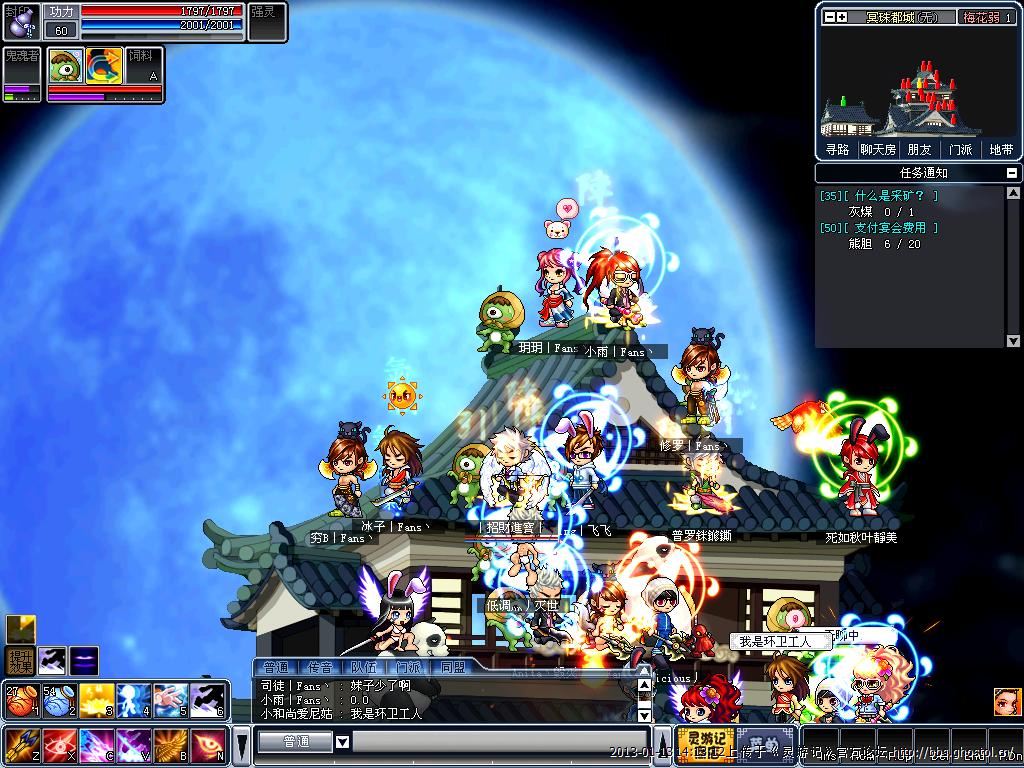
Task: Switch chat to the 队伍 party tab
Action: (363, 666)
